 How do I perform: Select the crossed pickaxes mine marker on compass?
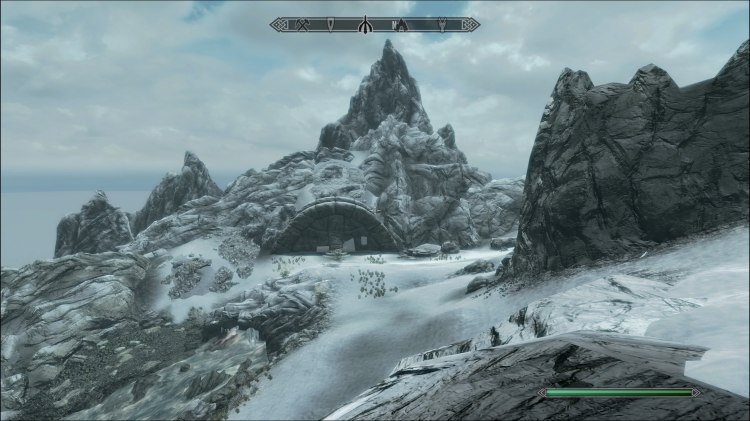point(302,24)
